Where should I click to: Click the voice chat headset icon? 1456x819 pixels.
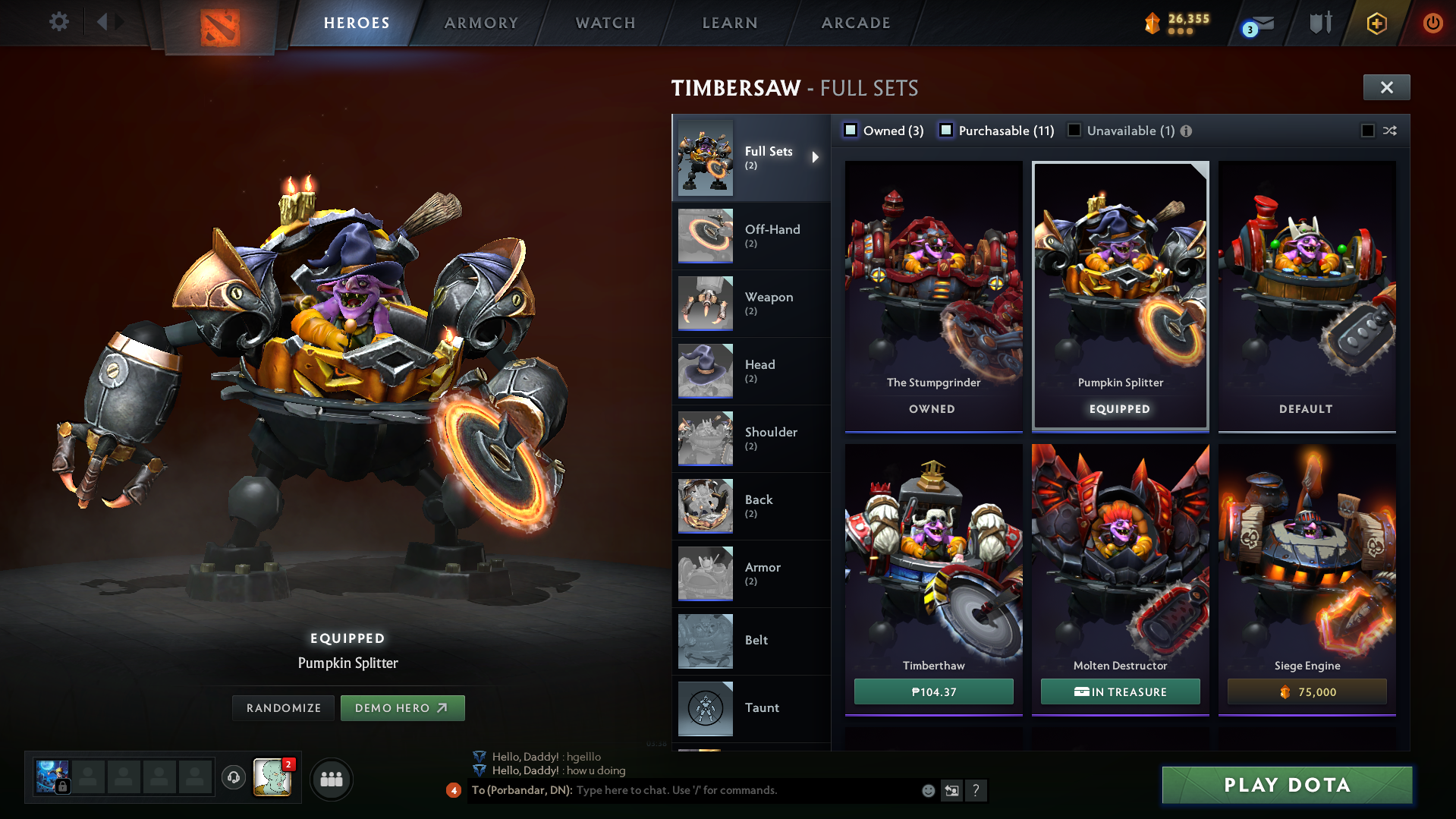tap(234, 779)
